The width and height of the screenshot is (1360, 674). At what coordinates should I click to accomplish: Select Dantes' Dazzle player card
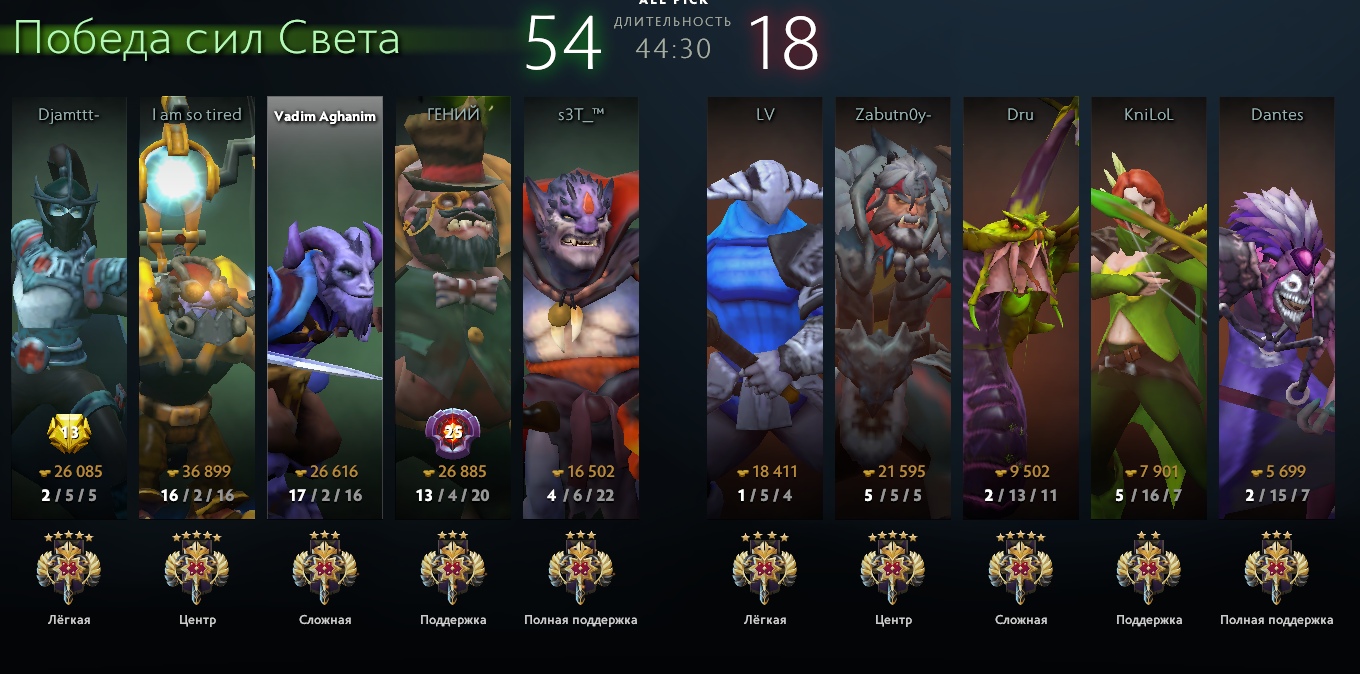(1277, 300)
